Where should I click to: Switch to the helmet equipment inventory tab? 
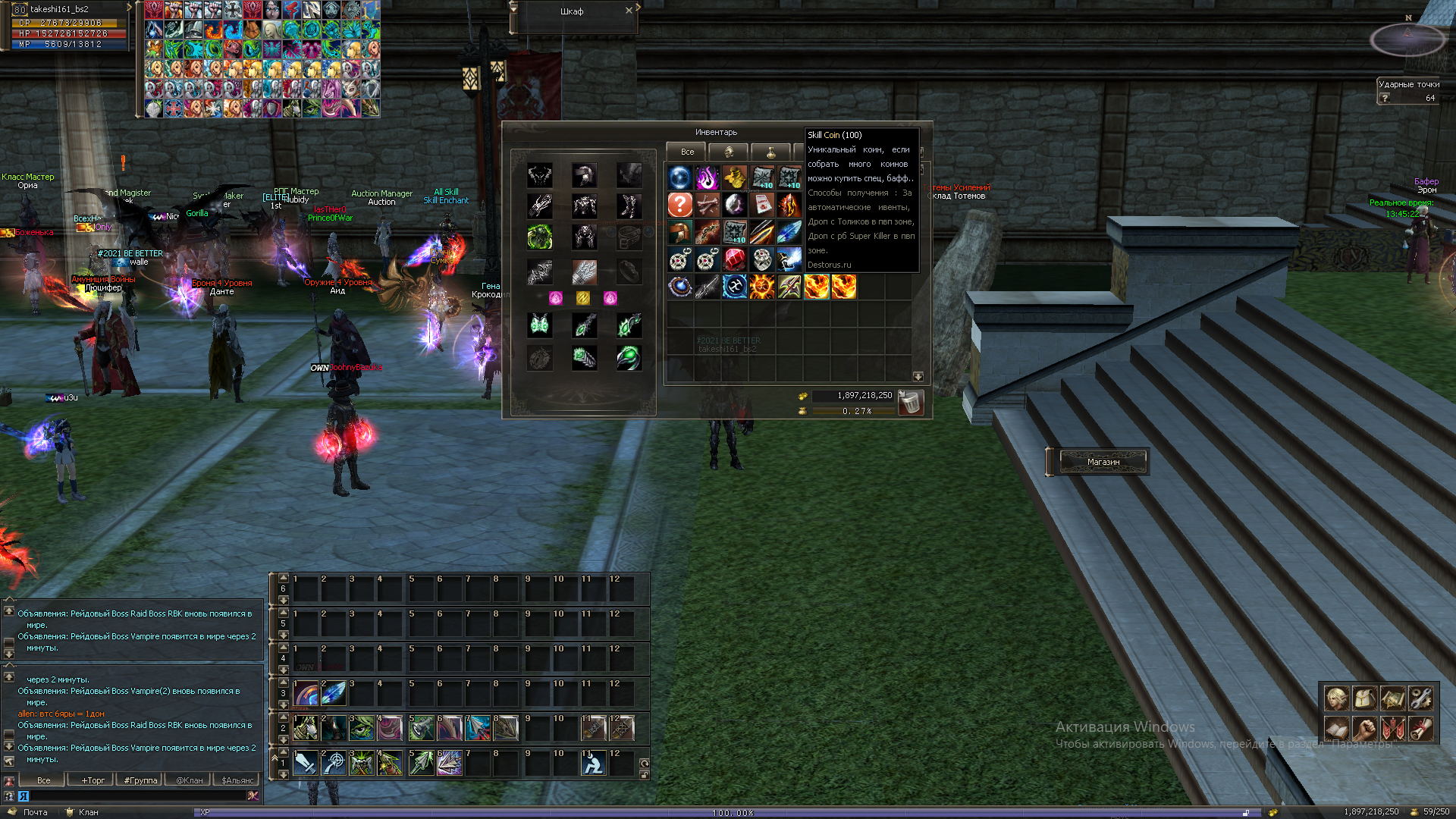point(729,152)
